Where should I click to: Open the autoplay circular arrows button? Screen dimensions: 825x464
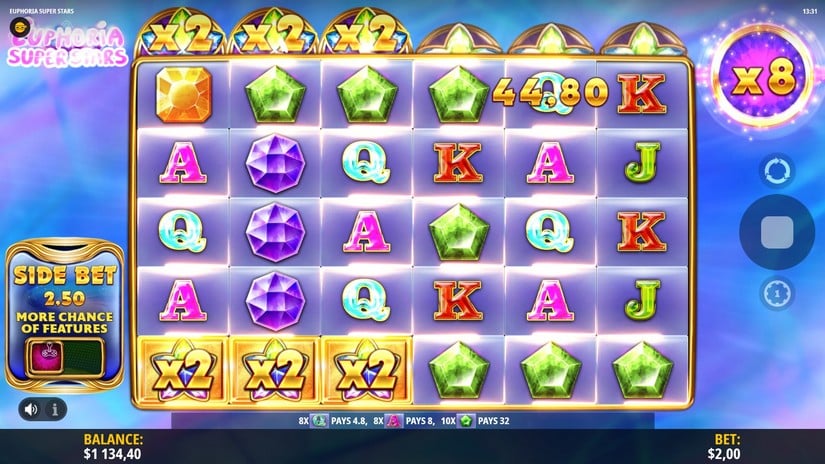[x=776, y=171]
